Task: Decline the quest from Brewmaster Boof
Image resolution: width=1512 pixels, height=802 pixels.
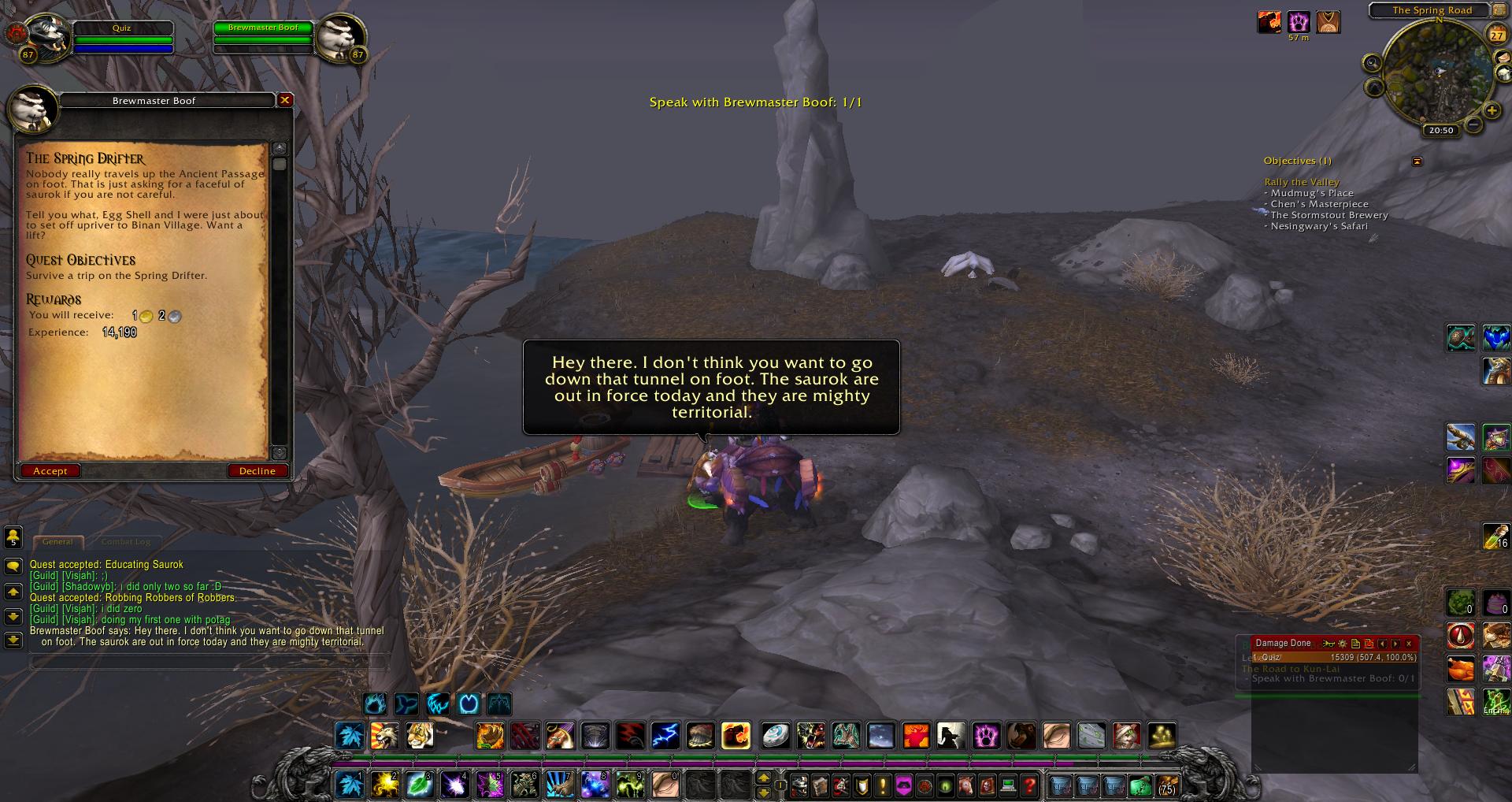Action: (258, 471)
